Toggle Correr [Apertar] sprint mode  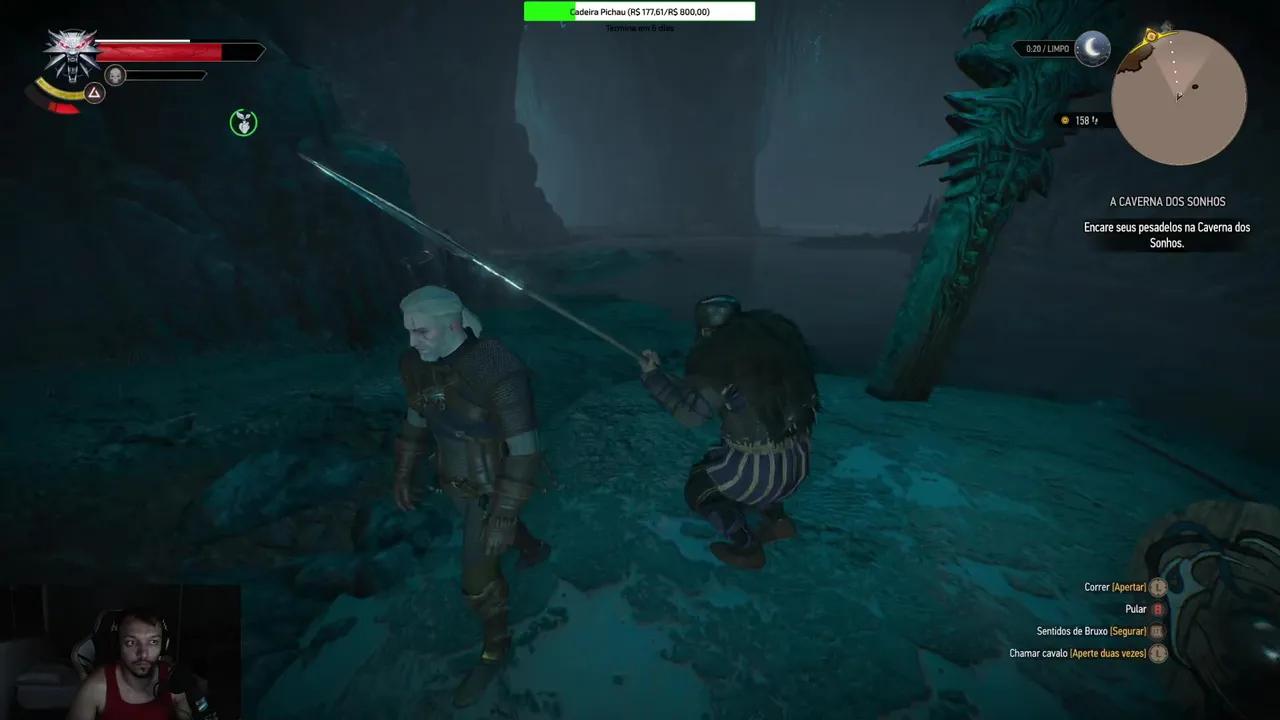[x=1115, y=587]
